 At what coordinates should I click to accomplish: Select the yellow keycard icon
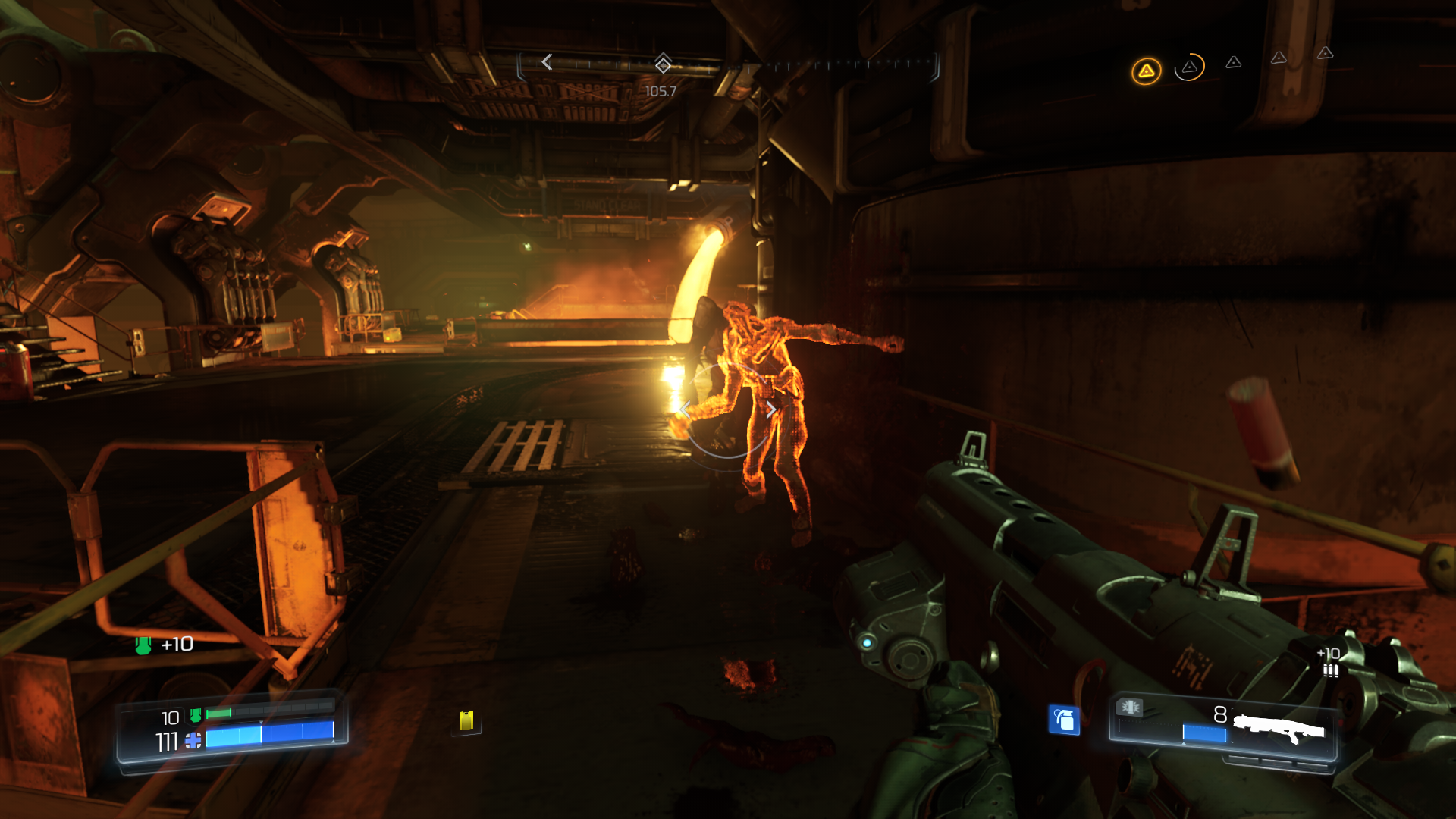click(466, 720)
